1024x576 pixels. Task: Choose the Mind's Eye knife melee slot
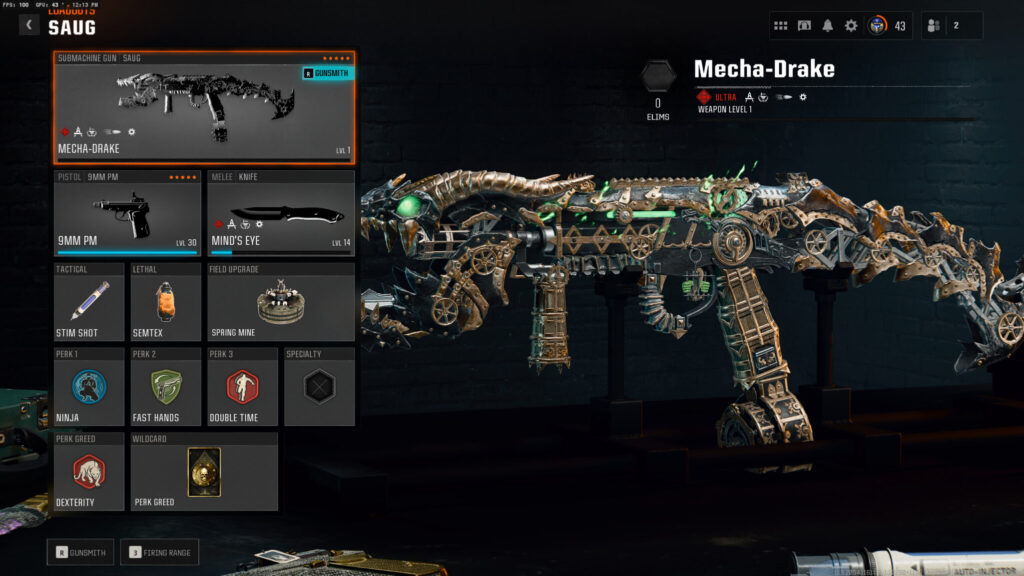click(x=281, y=212)
